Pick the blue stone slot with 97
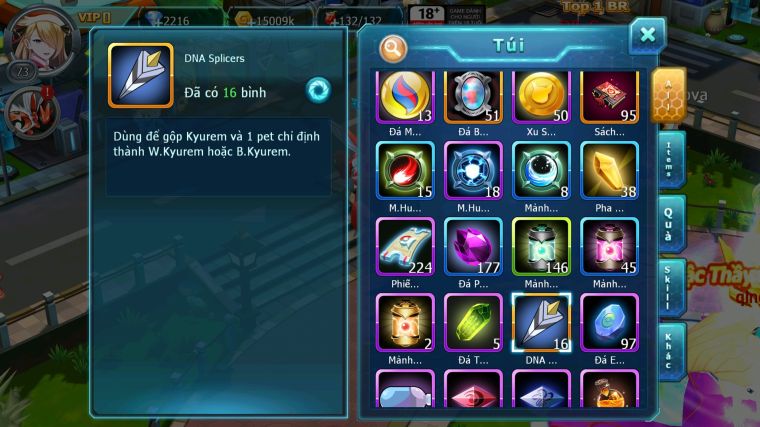The image size is (760, 427). [610, 321]
